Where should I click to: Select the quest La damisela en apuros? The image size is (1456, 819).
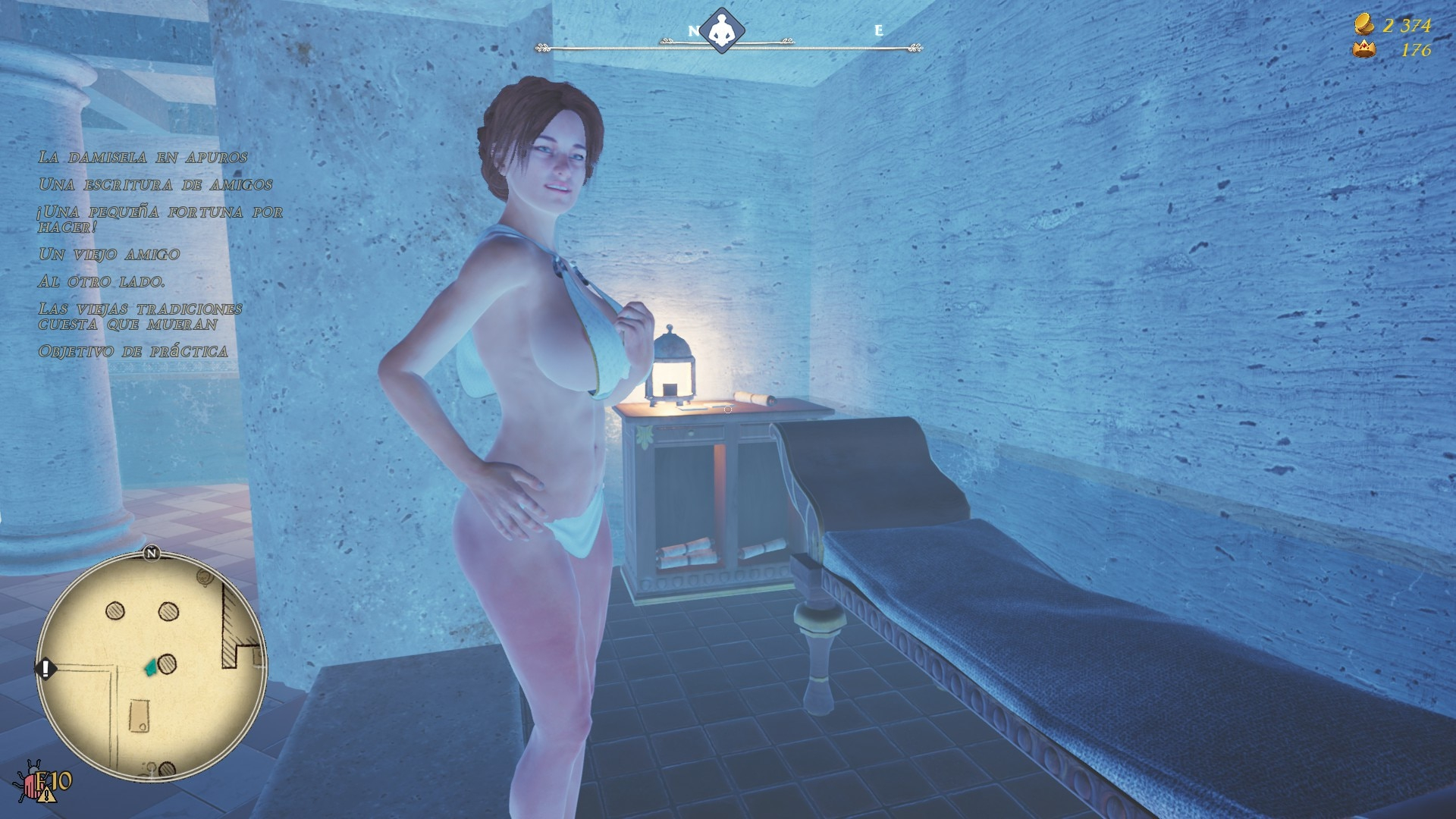coord(143,158)
